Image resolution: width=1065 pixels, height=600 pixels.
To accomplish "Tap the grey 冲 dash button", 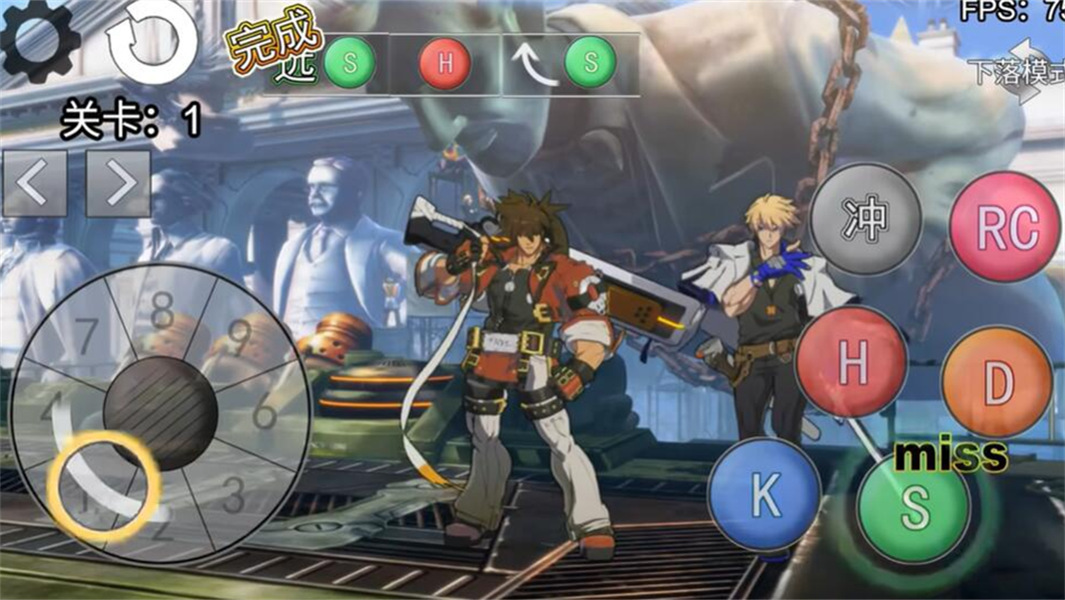I will pos(865,219).
